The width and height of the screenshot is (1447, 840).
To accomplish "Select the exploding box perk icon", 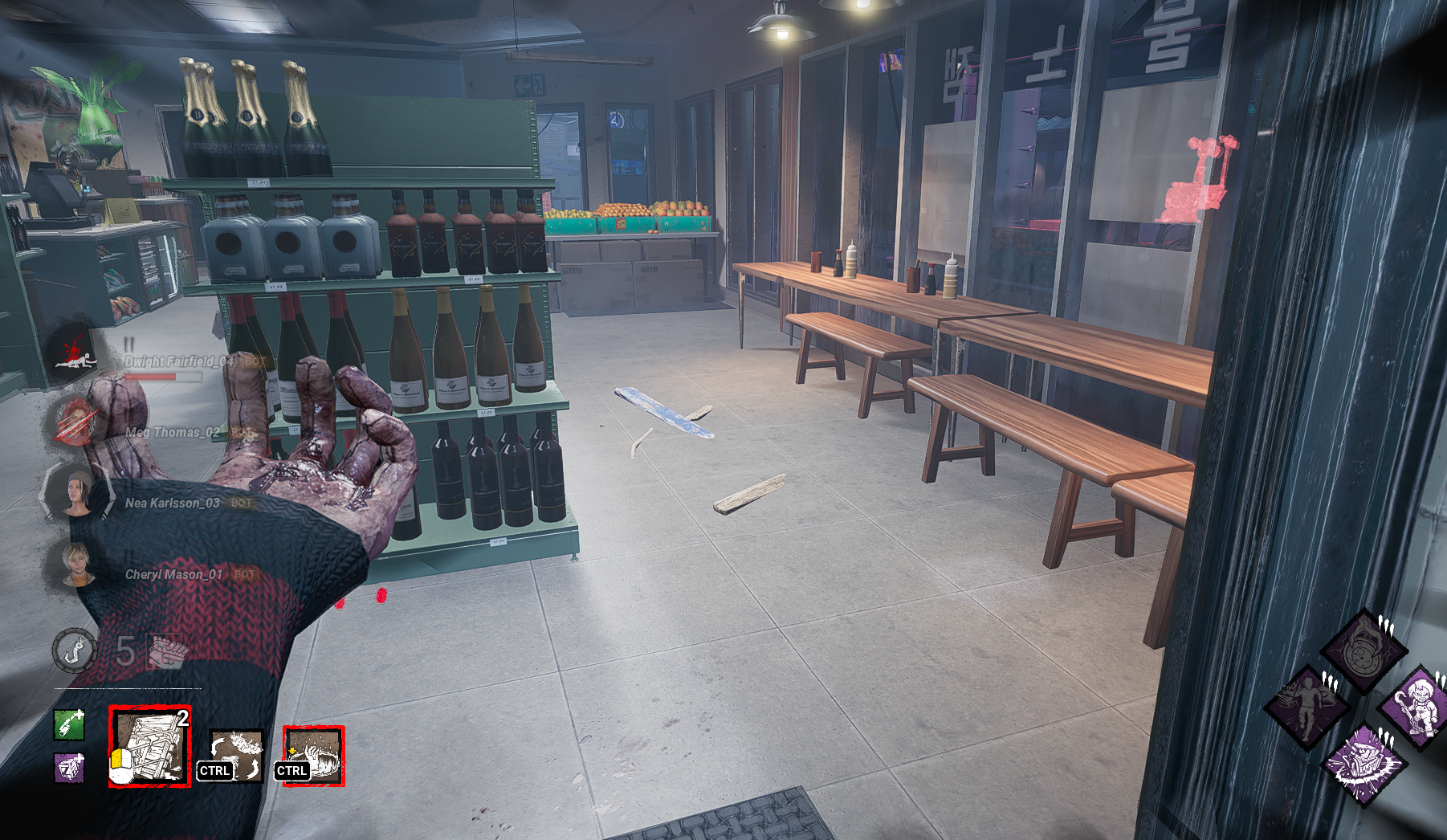I will pyautogui.click(x=1363, y=763).
